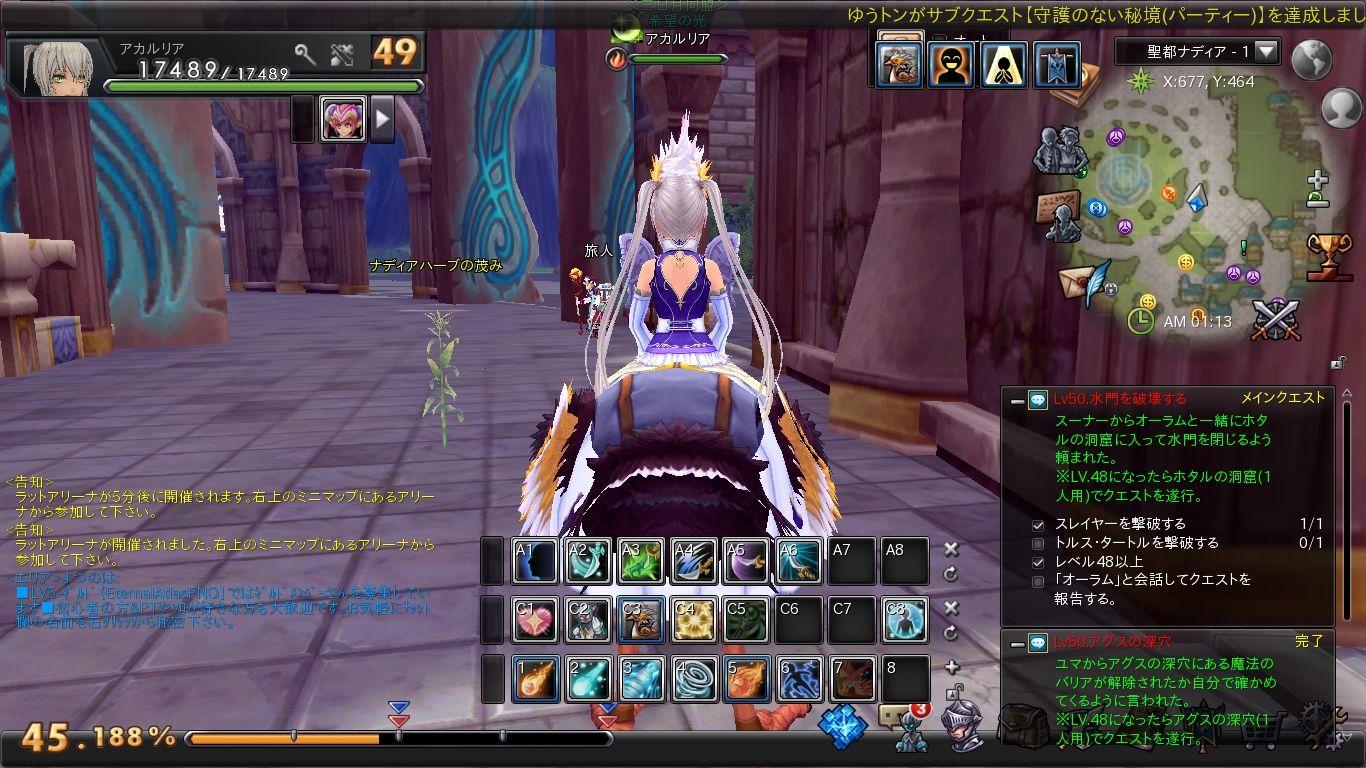Open the character portrait in the top-left
1366x768 pixels.
[x=56, y=68]
